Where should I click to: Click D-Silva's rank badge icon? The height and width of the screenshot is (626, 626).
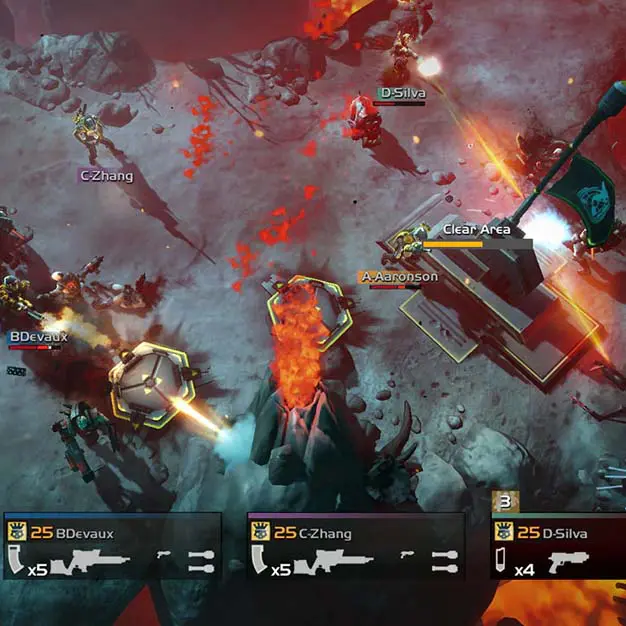pyautogui.click(x=503, y=532)
